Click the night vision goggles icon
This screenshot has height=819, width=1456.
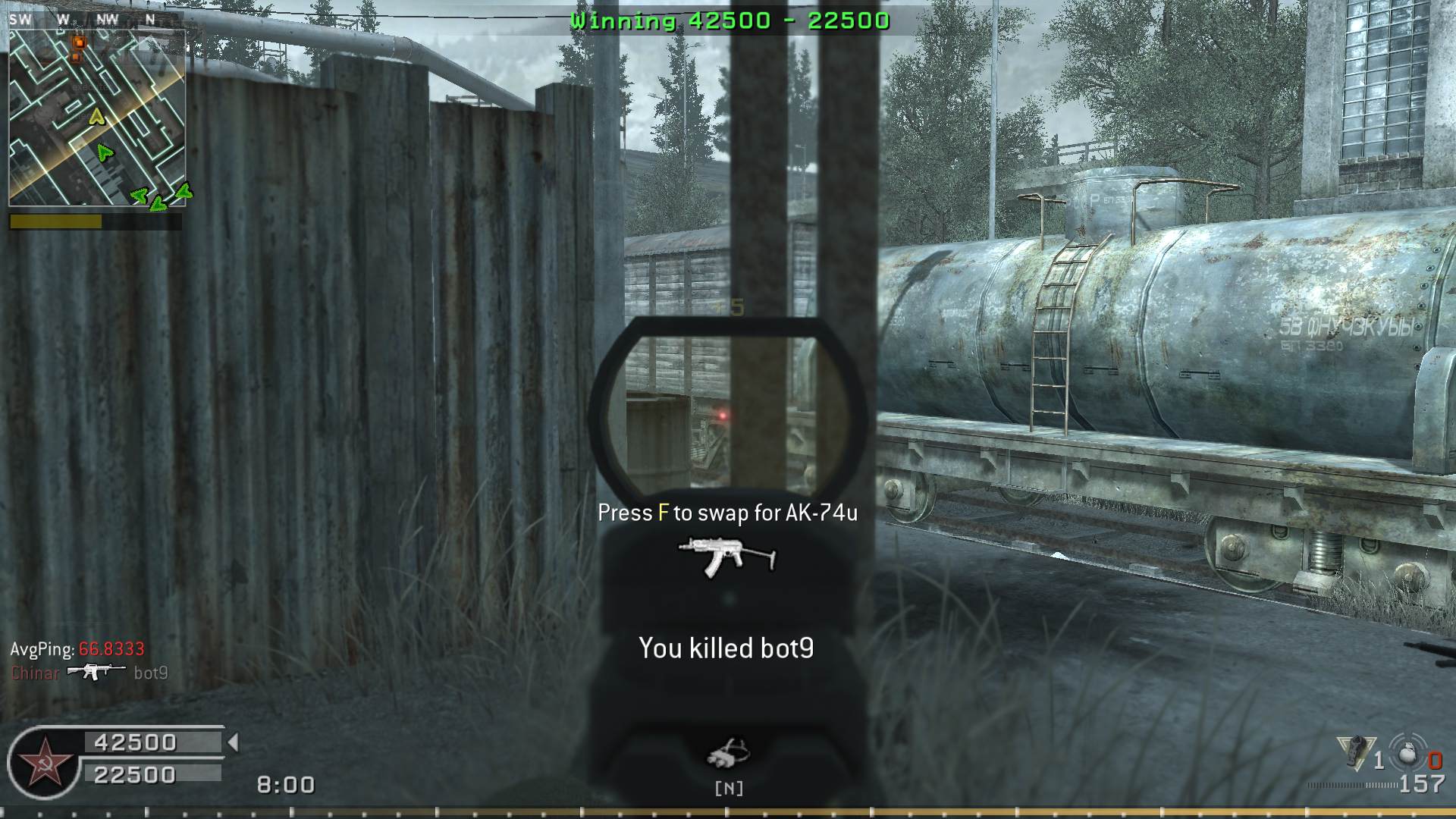click(x=728, y=752)
